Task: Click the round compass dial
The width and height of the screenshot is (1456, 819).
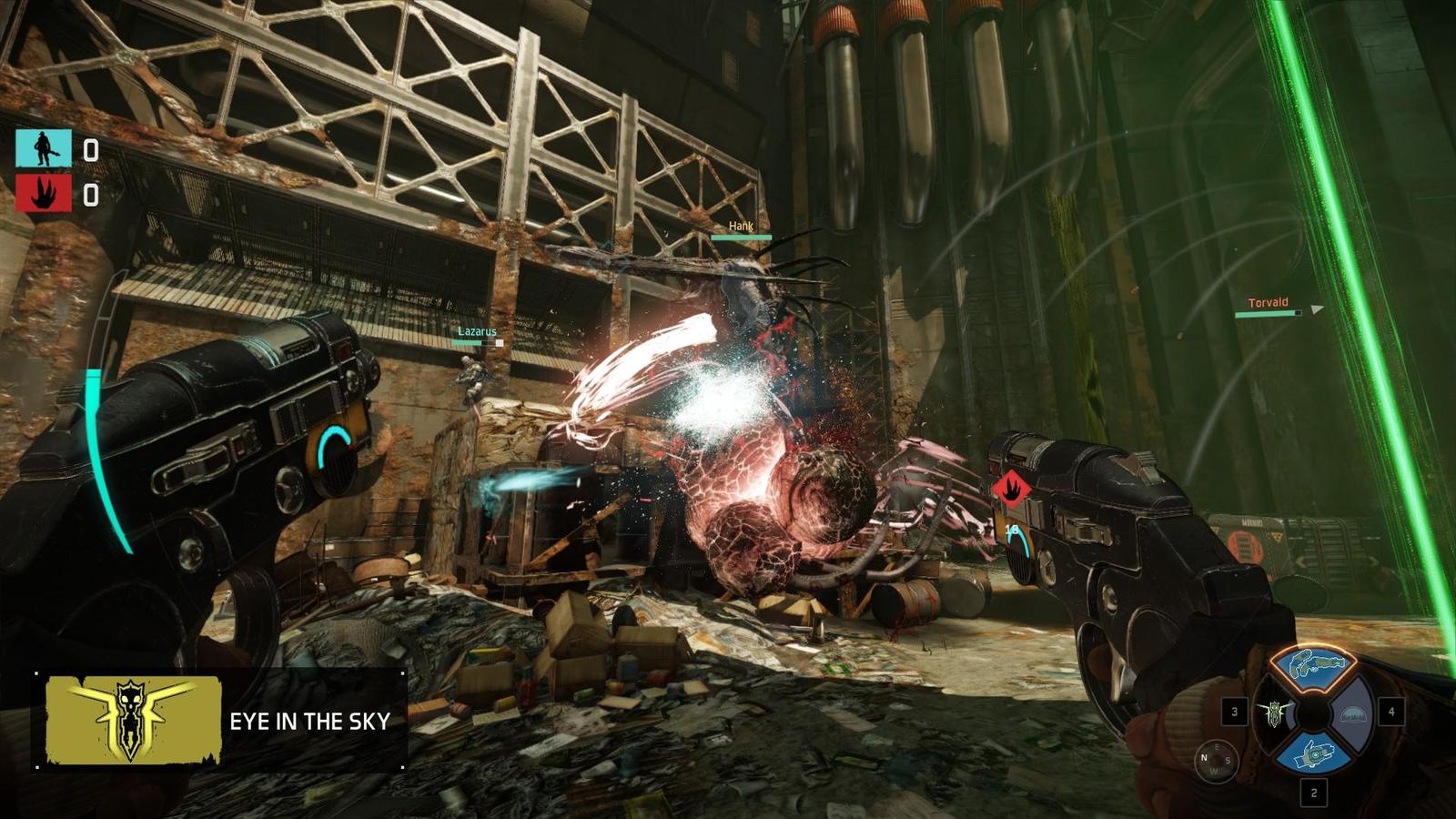Action: tap(1215, 761)
